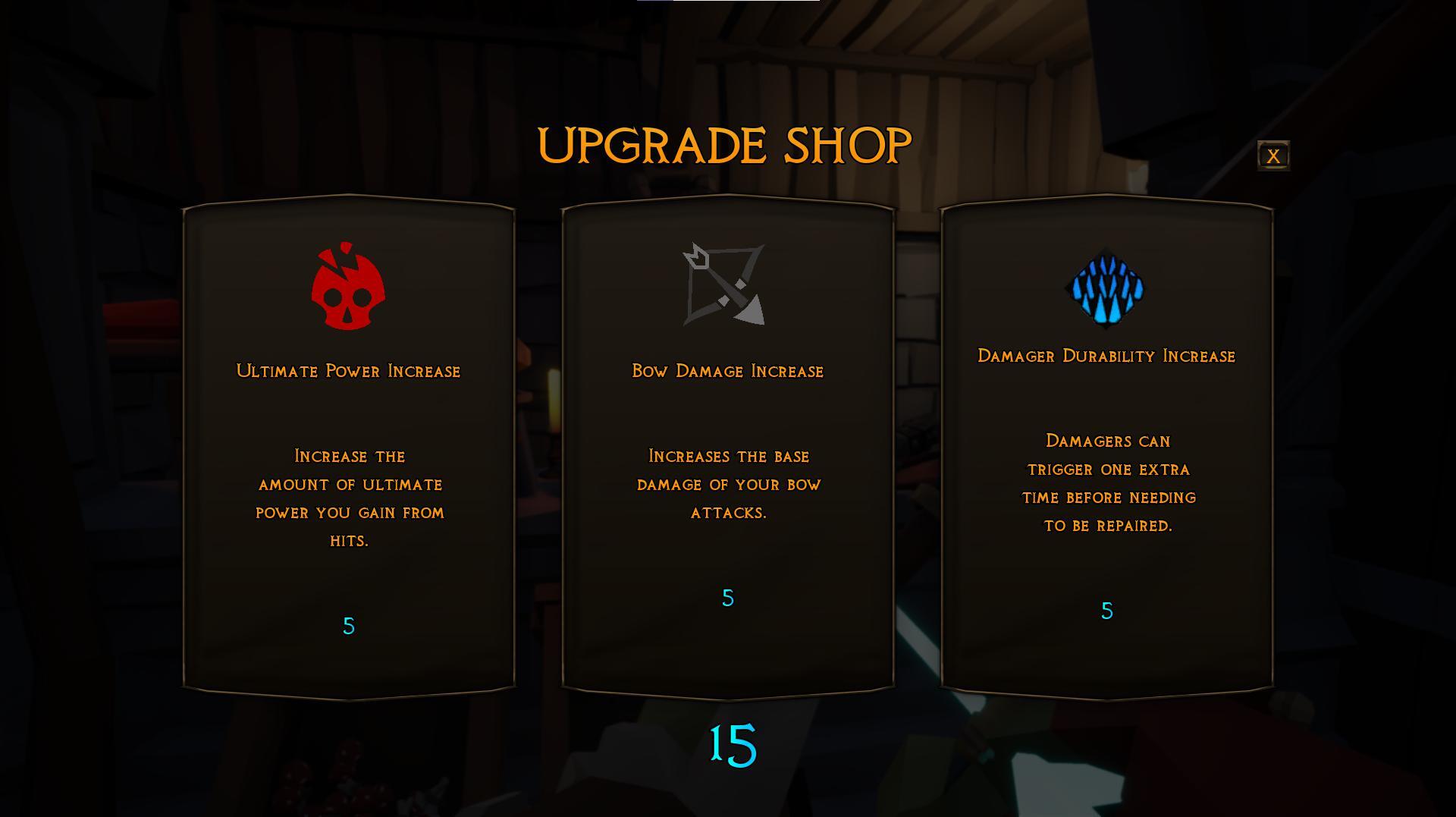This screenshot has height=817, width=1456.
Task: Purchase the Damager Durability Increase upgrade
Action: pos(1106,448)
